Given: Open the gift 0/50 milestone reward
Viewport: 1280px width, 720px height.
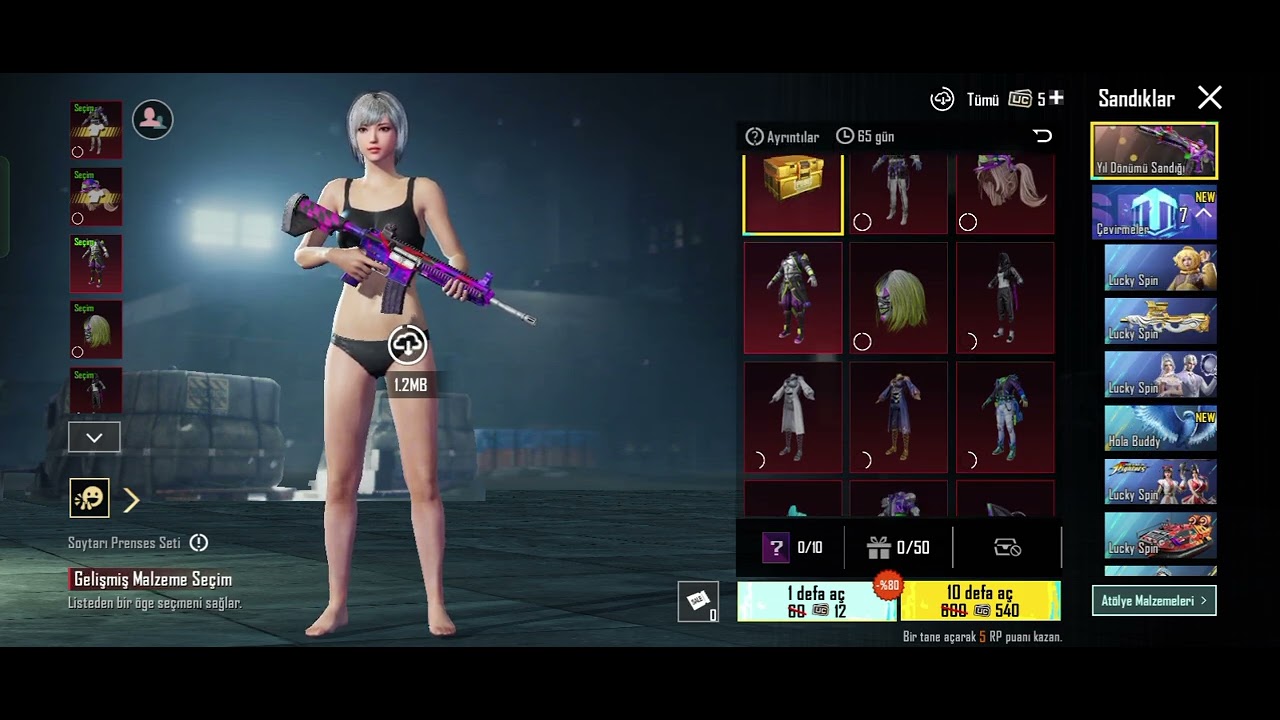Looking at the screenshot, I should click(x=898, y=548).
